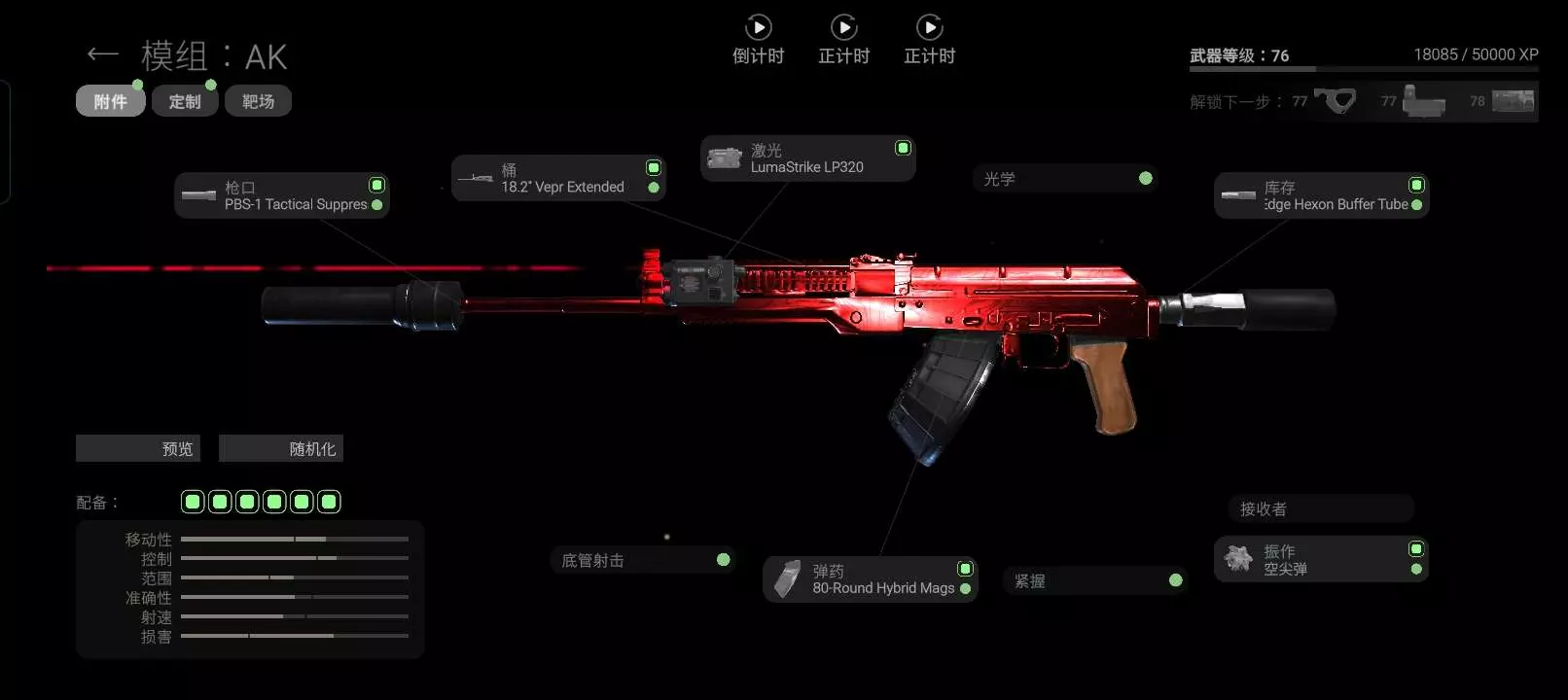Choose the 80-Round Hybrid Mags ammo slot
This screenshot has width=1568, height=700.
point(869,579)
